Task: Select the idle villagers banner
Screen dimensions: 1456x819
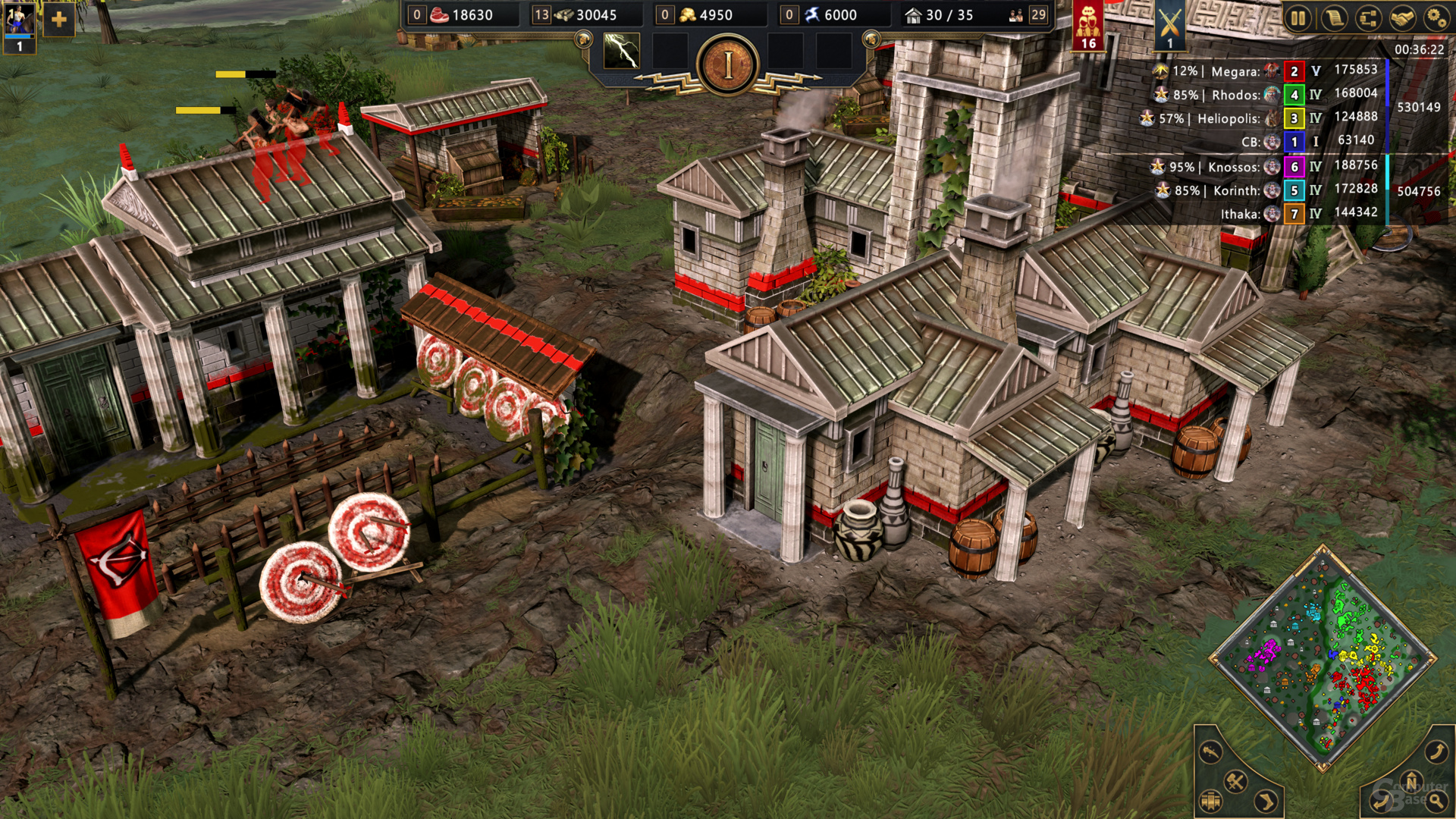Action: click(1088, 24)
